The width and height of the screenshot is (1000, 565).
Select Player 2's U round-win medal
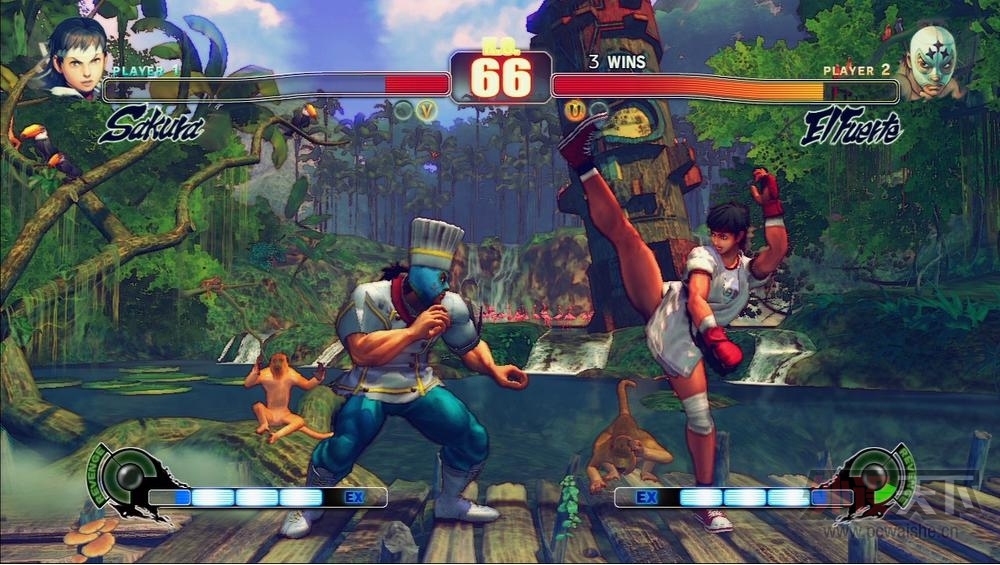point(575,111)
